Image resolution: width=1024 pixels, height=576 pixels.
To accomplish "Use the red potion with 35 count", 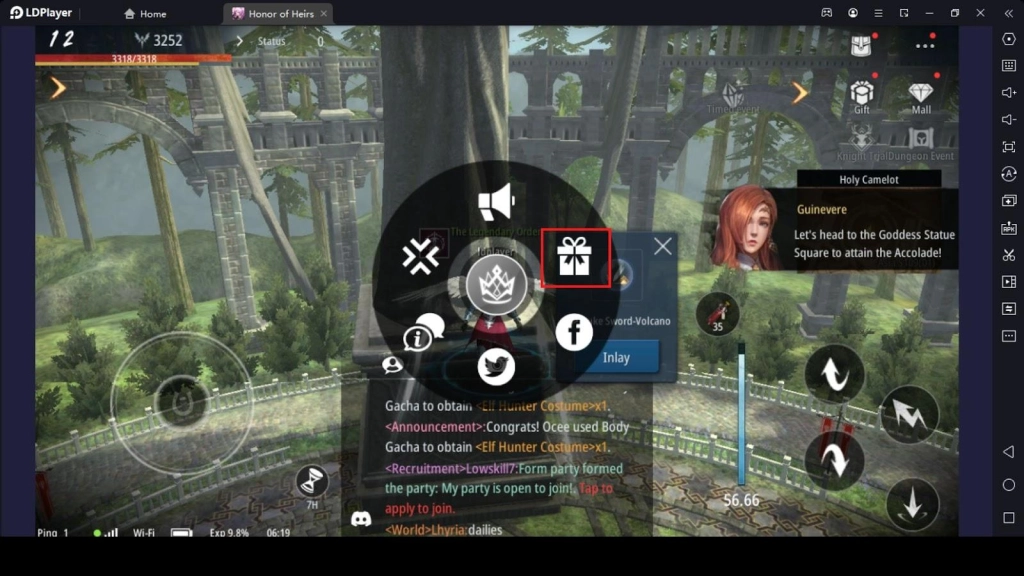I will tap(718, 315).
